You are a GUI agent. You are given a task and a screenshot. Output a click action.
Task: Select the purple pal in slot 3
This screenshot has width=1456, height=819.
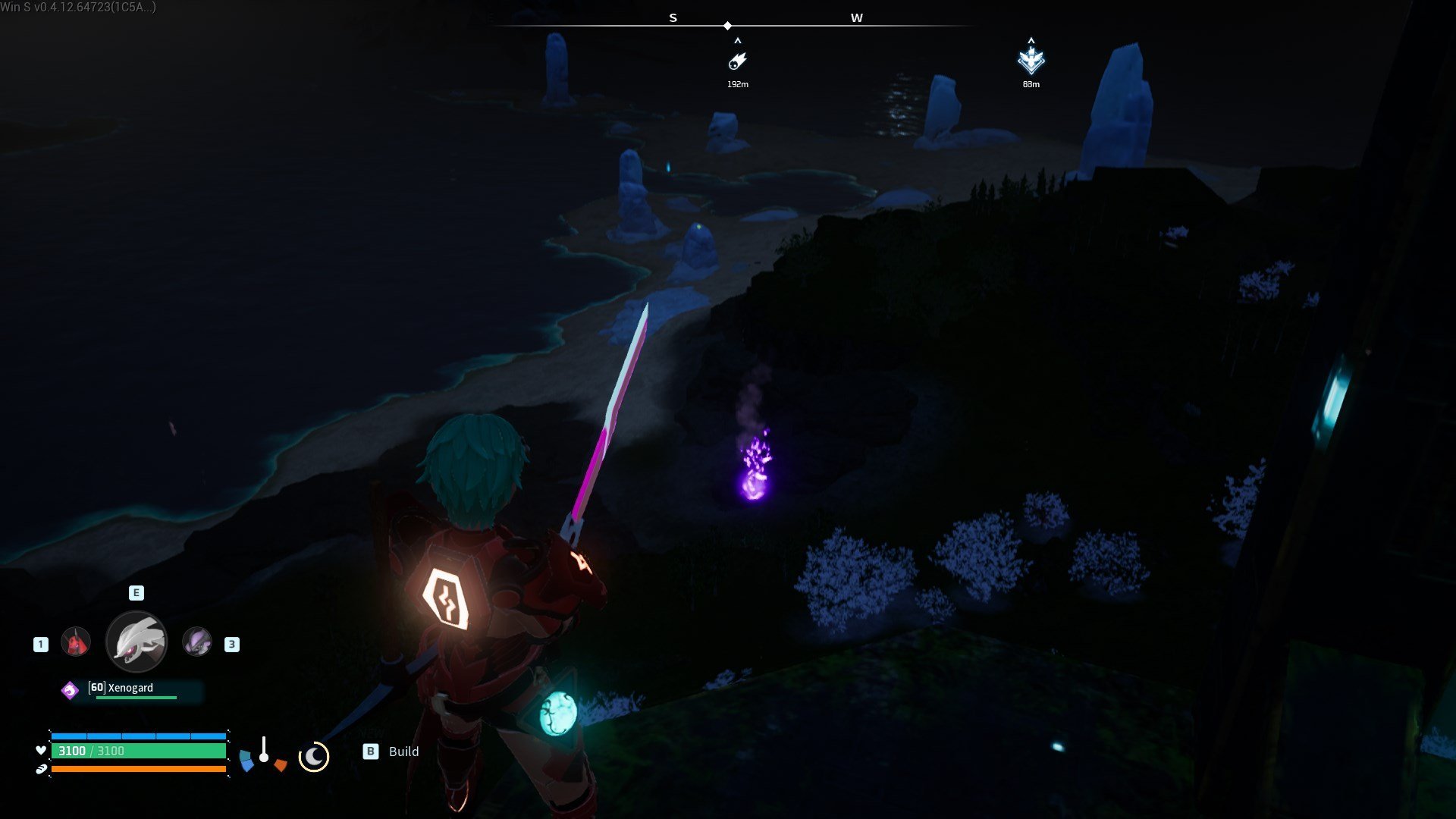tap(196, 644)
